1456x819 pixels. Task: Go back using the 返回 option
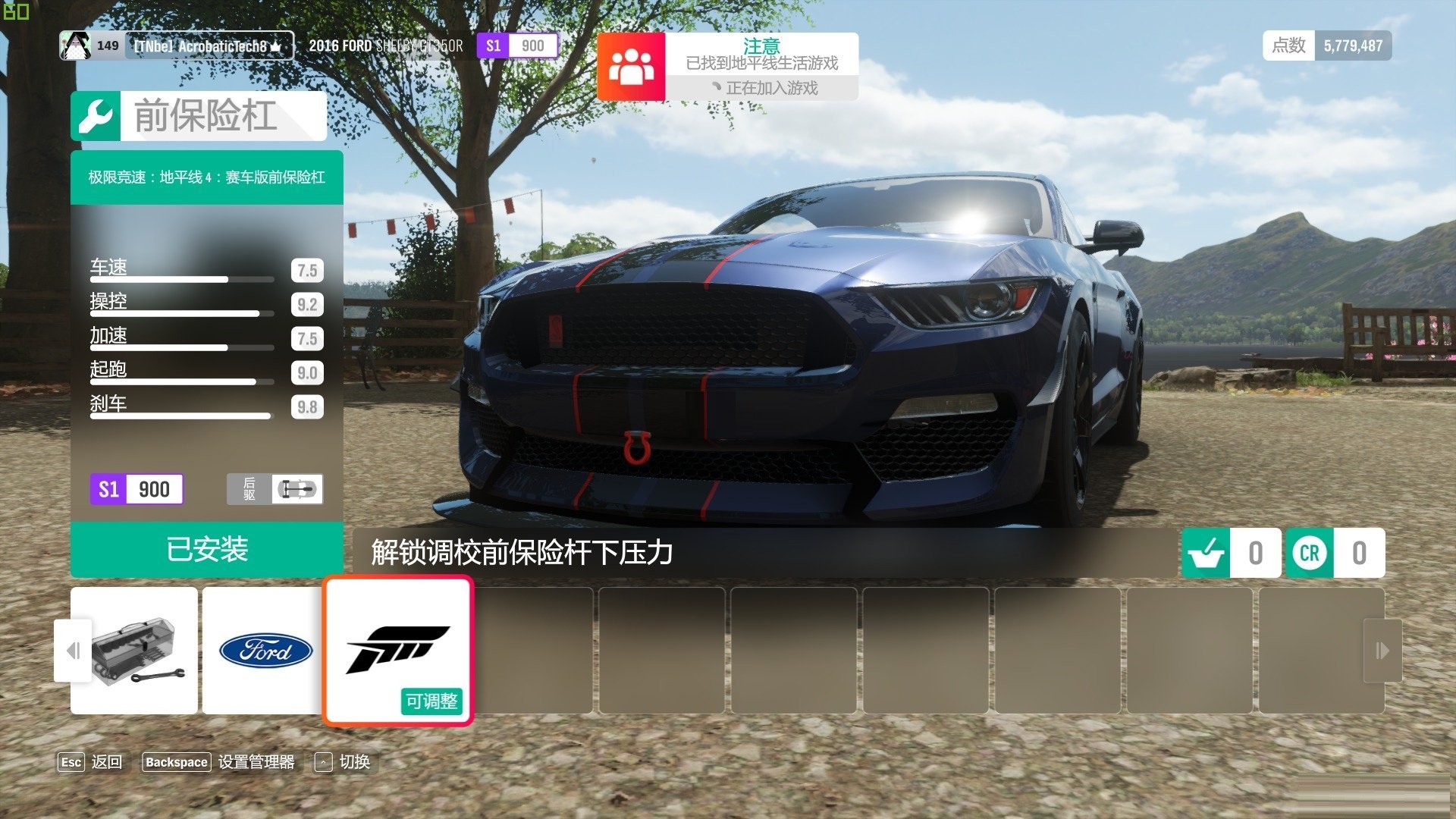(x=90, y=762)
